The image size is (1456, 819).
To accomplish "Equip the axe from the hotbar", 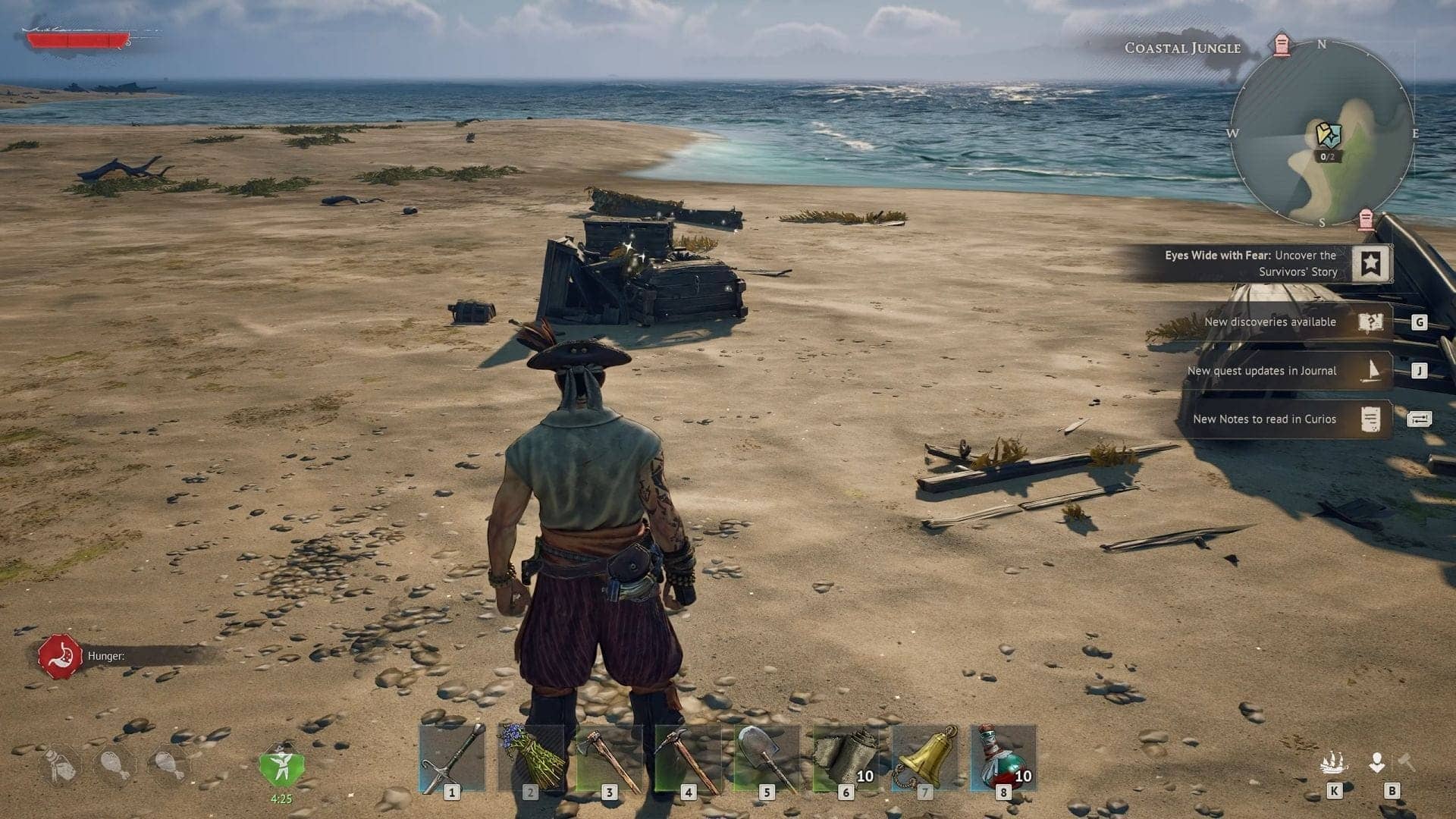I will [x=609, y=758].
